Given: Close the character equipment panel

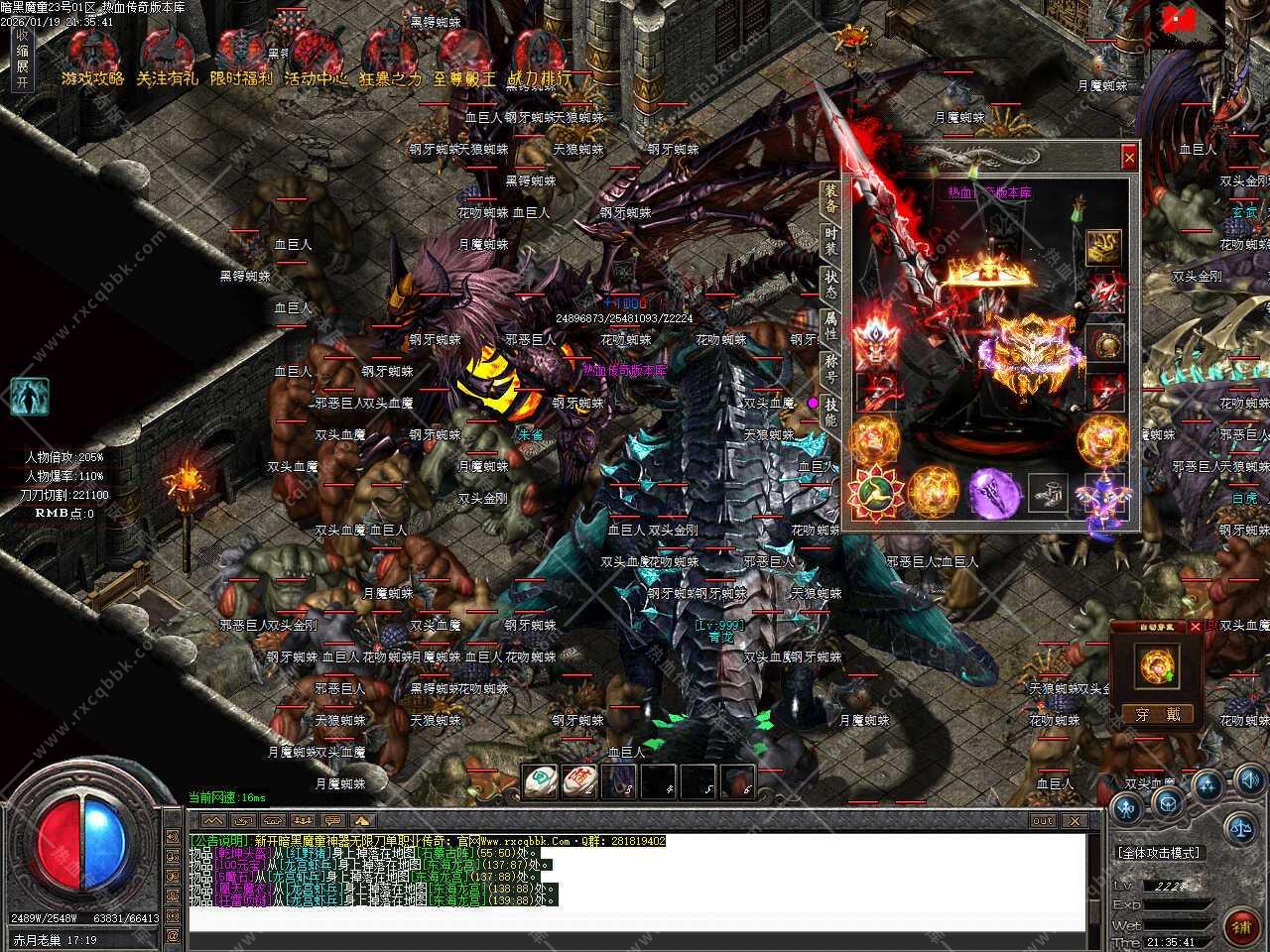Looking at the screenshot, I should tap(1129, 157).
